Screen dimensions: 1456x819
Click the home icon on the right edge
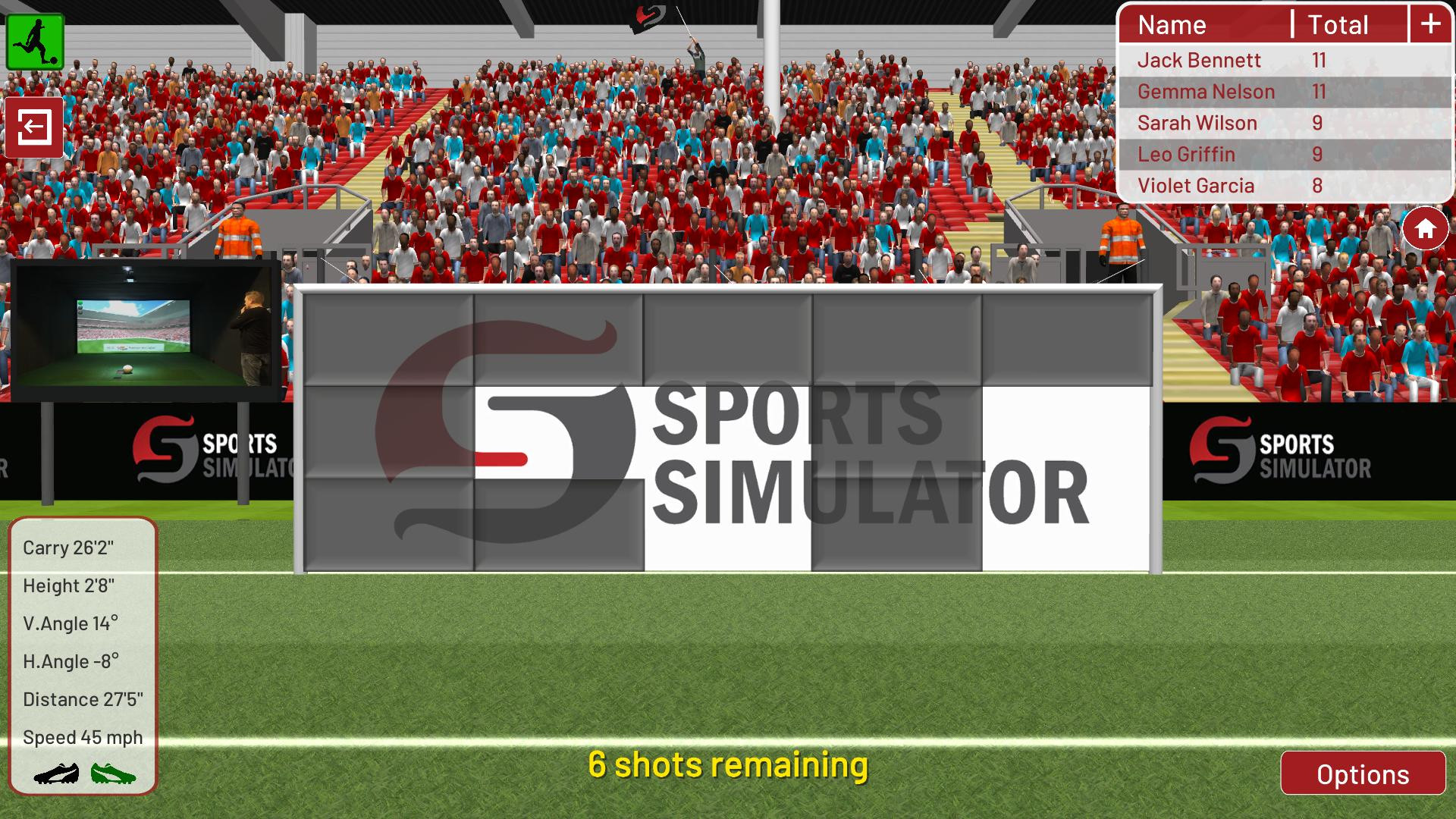[1425, 226]
